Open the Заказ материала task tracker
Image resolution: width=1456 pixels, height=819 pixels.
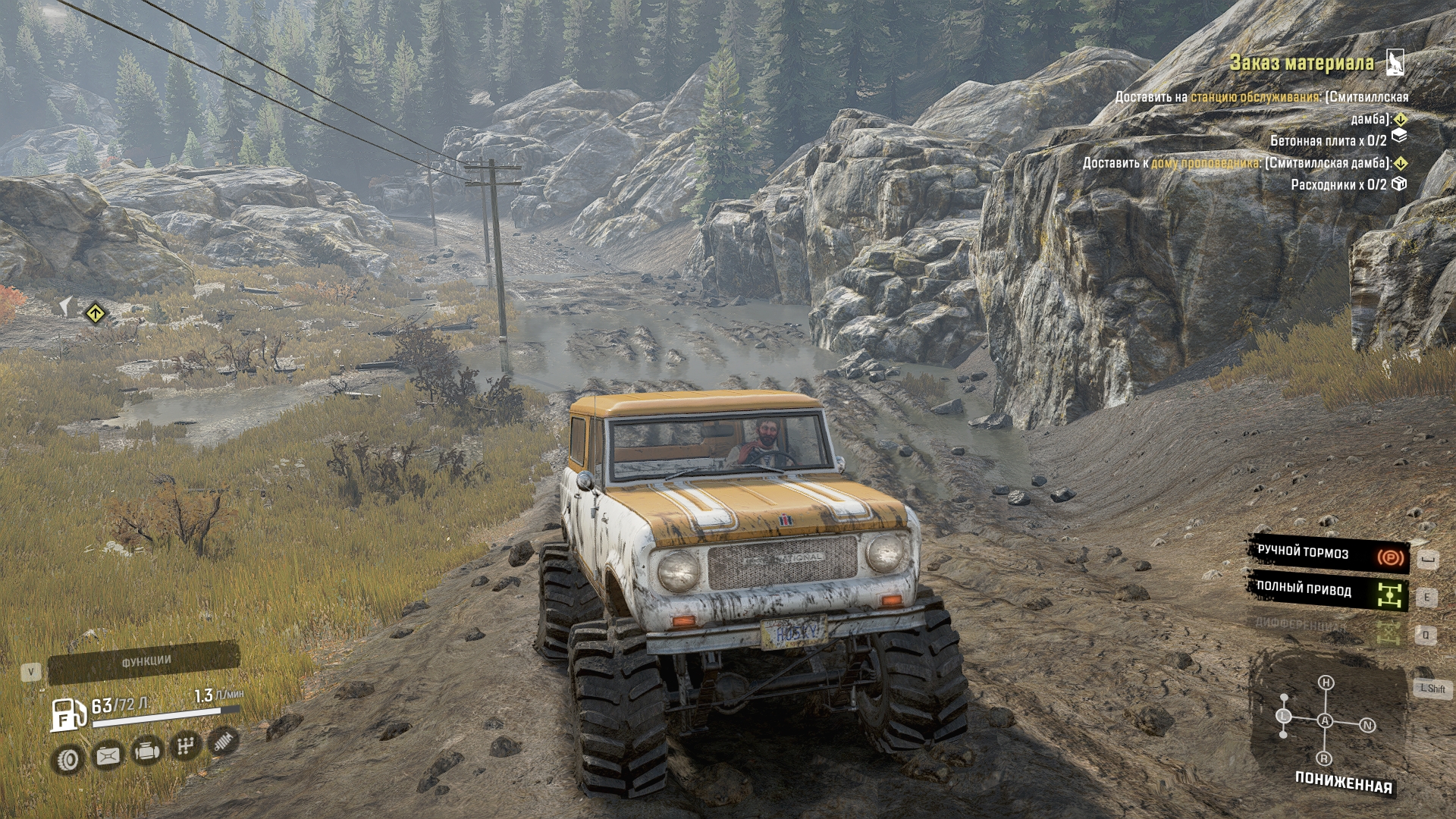(1301, 63)
